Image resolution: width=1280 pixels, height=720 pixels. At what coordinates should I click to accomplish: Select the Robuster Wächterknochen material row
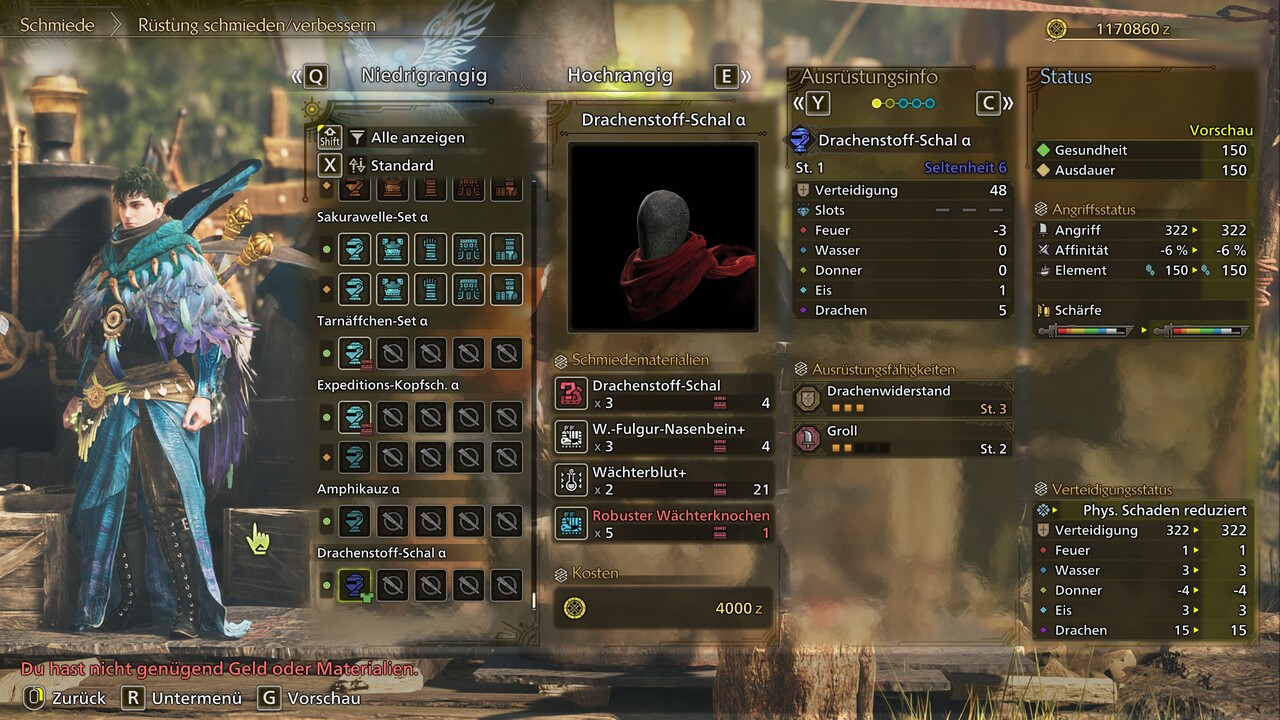click(663, 524)
